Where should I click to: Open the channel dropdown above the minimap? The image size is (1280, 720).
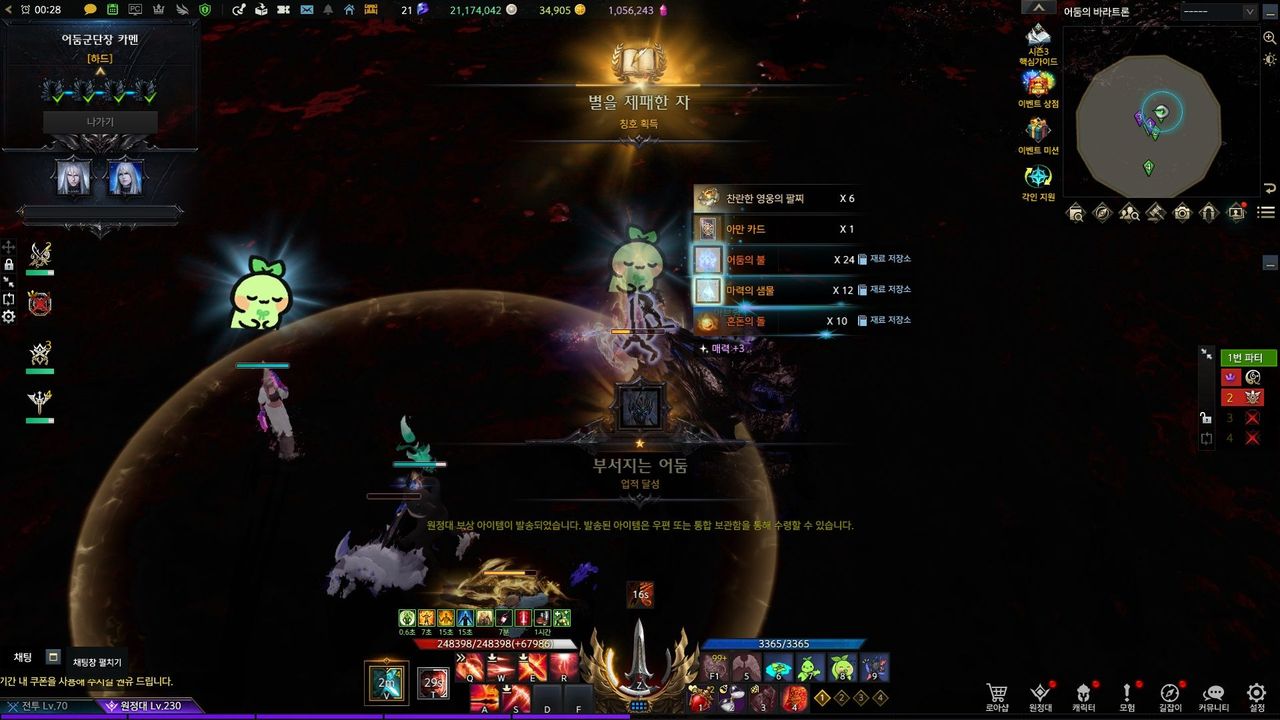coord(1218,12)
